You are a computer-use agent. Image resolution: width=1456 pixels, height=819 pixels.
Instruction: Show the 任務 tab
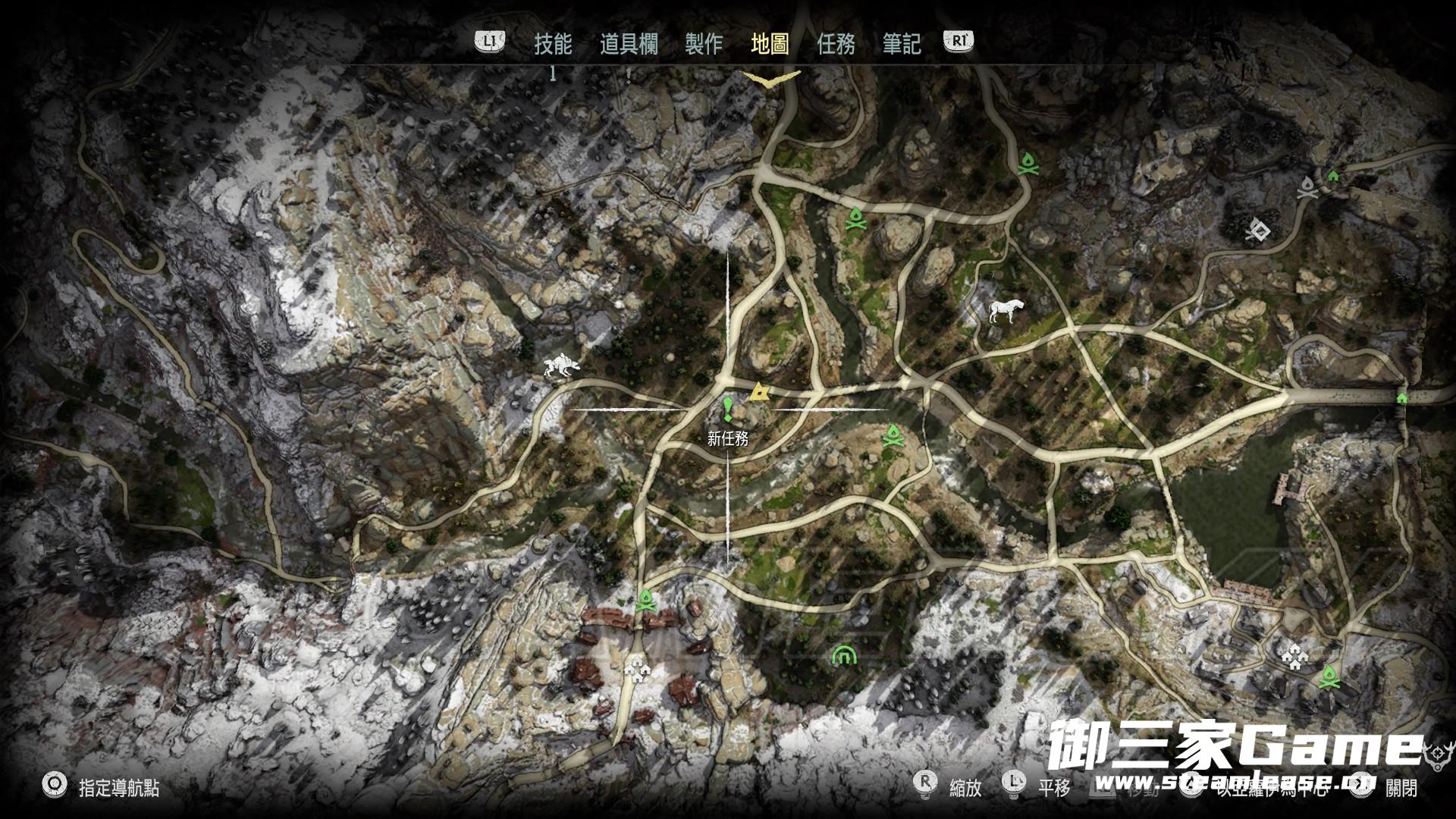(x=836, y=44)
